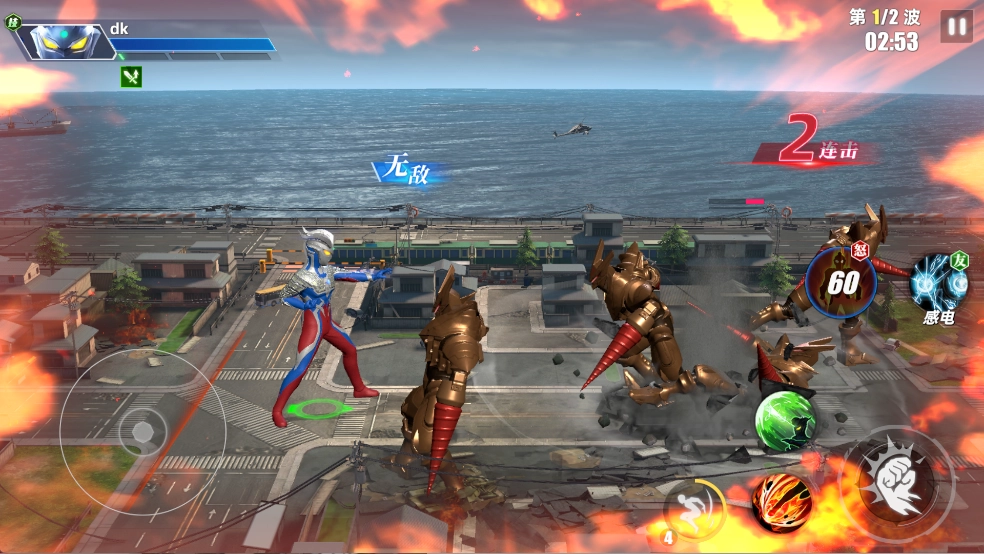Tap the virtual movement joystick
984x554 pixels.
coord(143,431)
